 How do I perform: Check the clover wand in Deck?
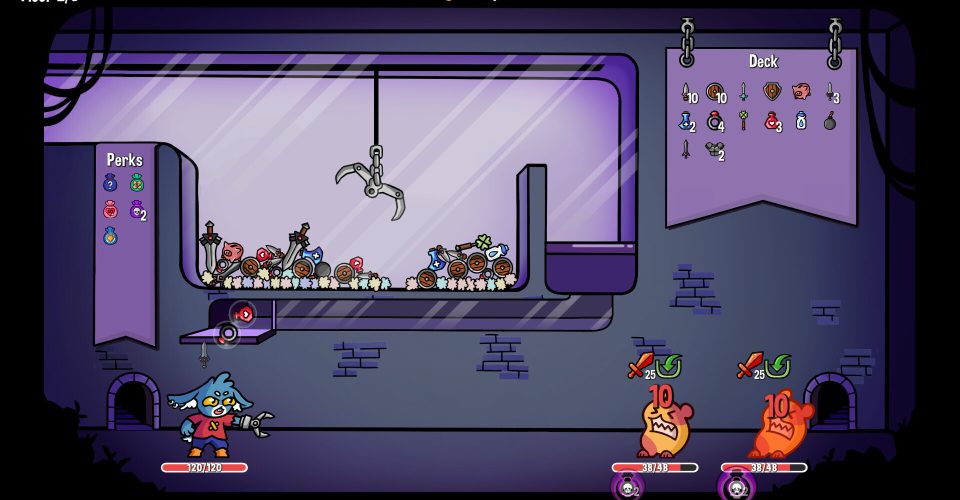click(x=743, y=121)
